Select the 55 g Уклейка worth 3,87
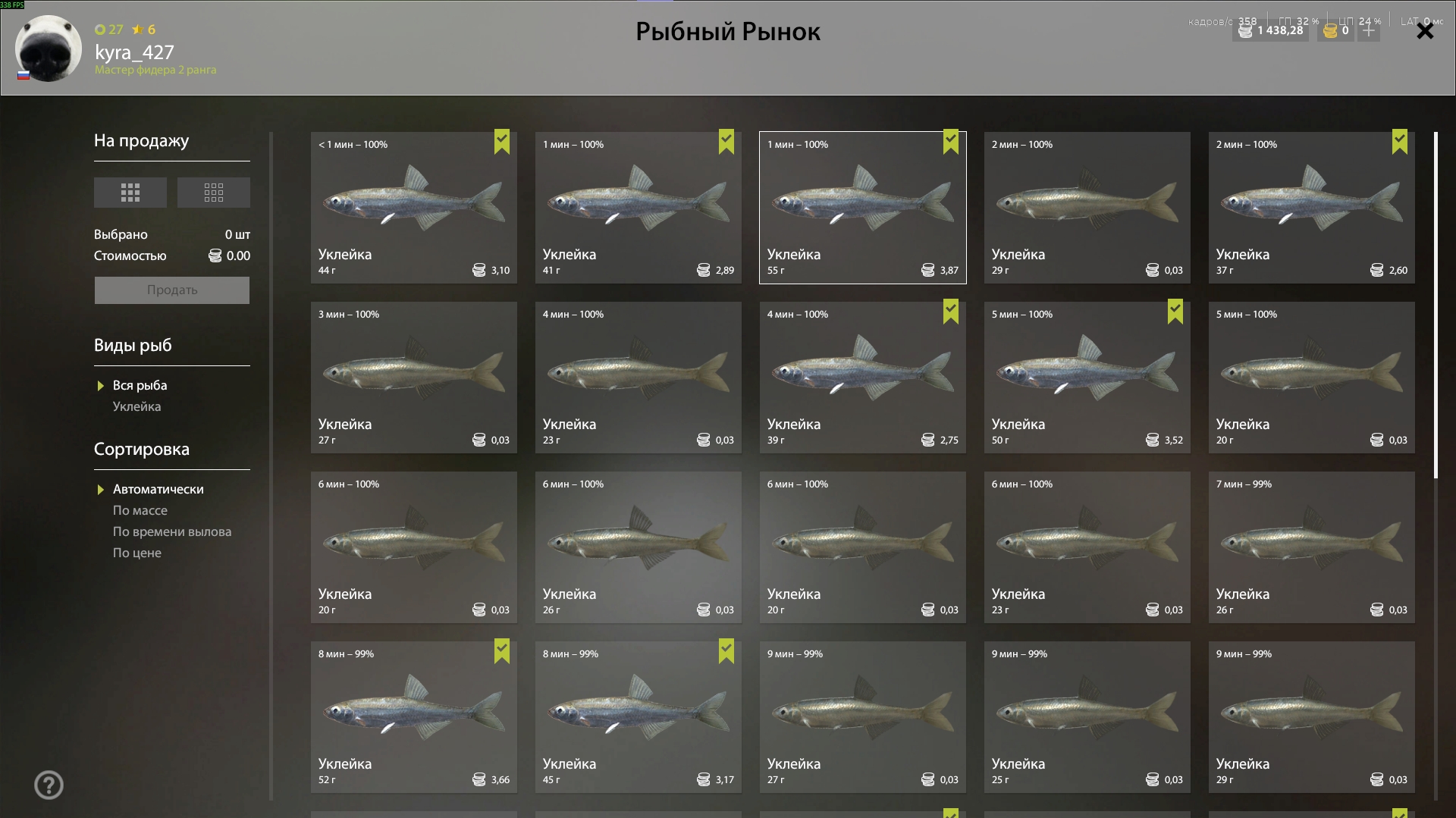 click(862, 208)
